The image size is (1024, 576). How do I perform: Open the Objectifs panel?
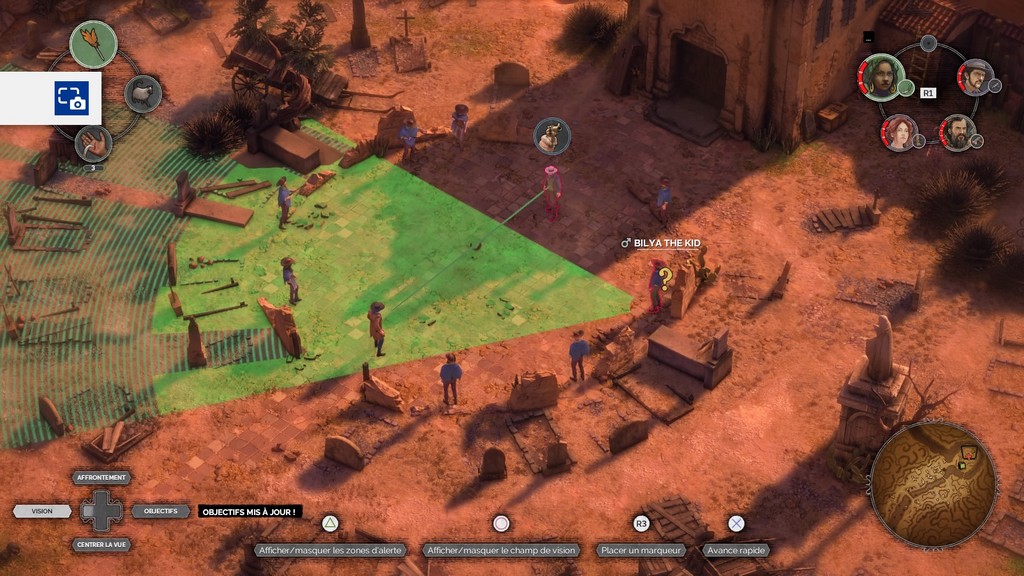(160, 511)
